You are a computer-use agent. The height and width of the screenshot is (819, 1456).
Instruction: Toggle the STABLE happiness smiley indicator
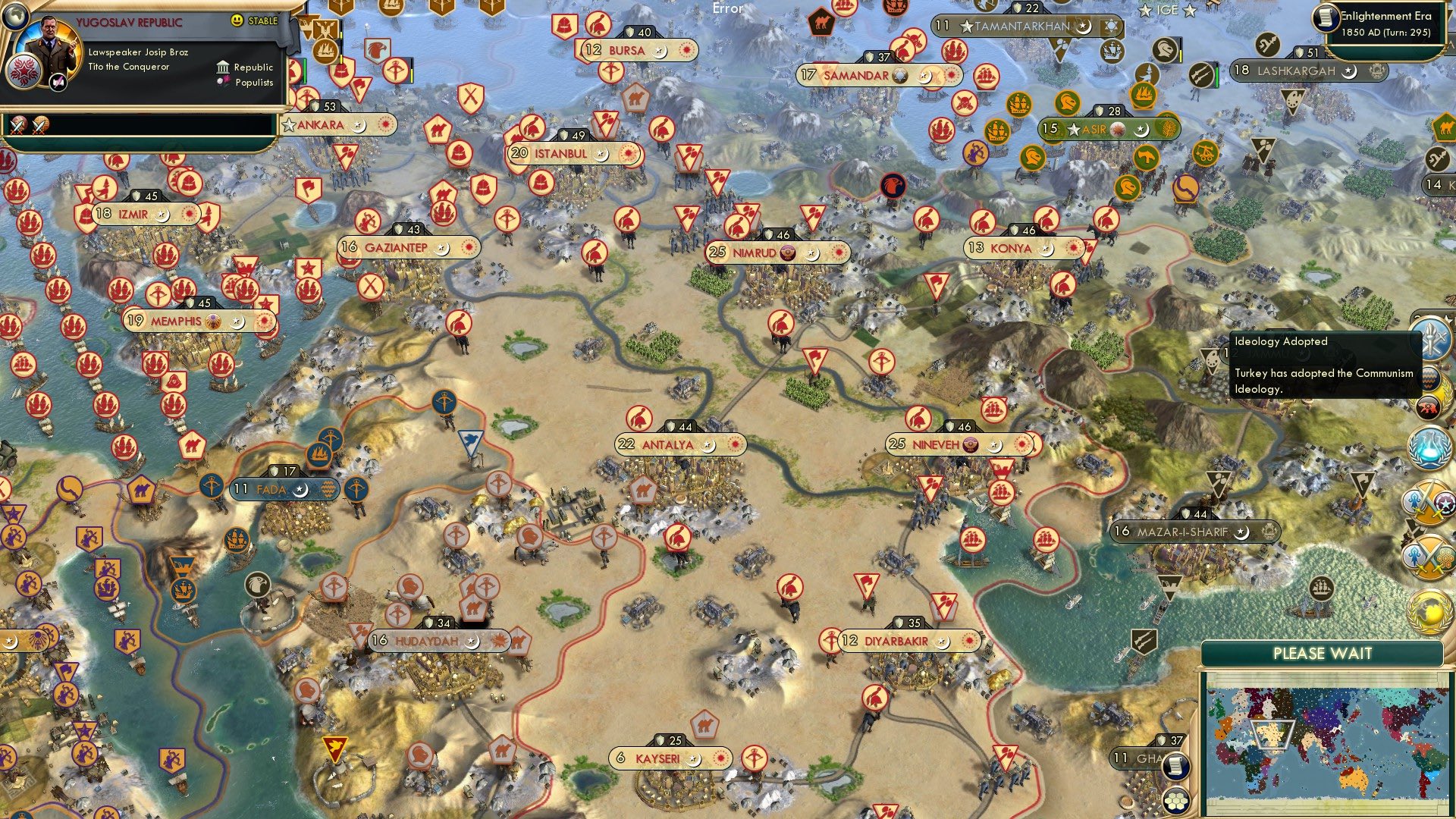point(236,20)
